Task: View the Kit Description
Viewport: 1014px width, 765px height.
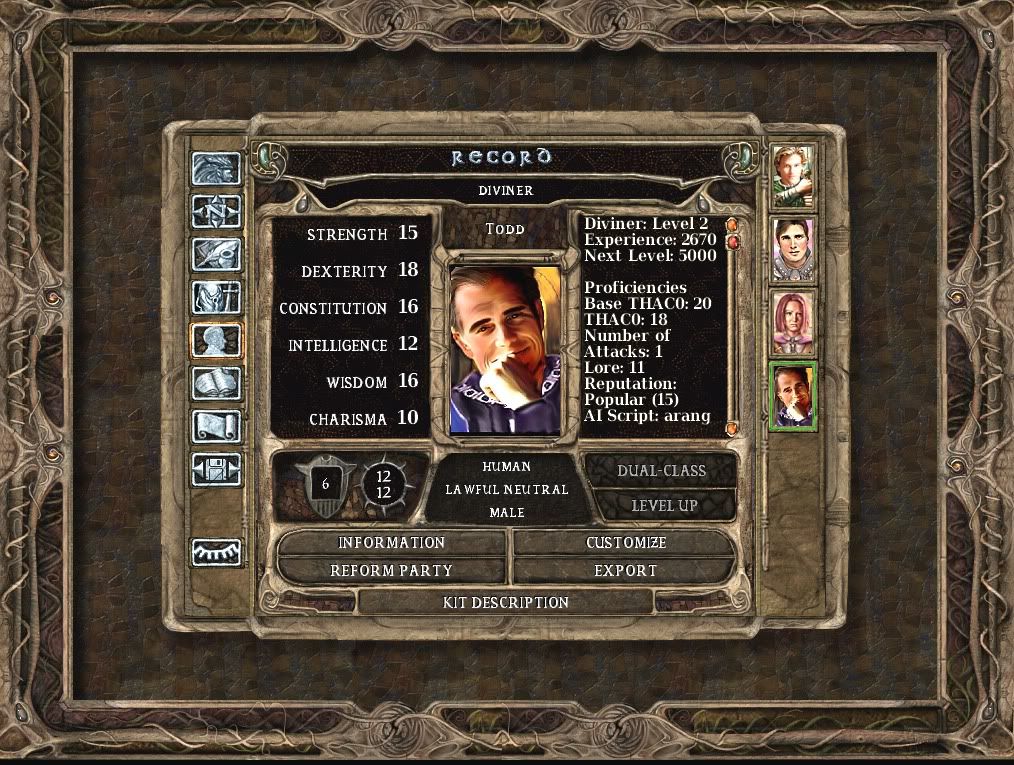Action: (x=505, y=603)
